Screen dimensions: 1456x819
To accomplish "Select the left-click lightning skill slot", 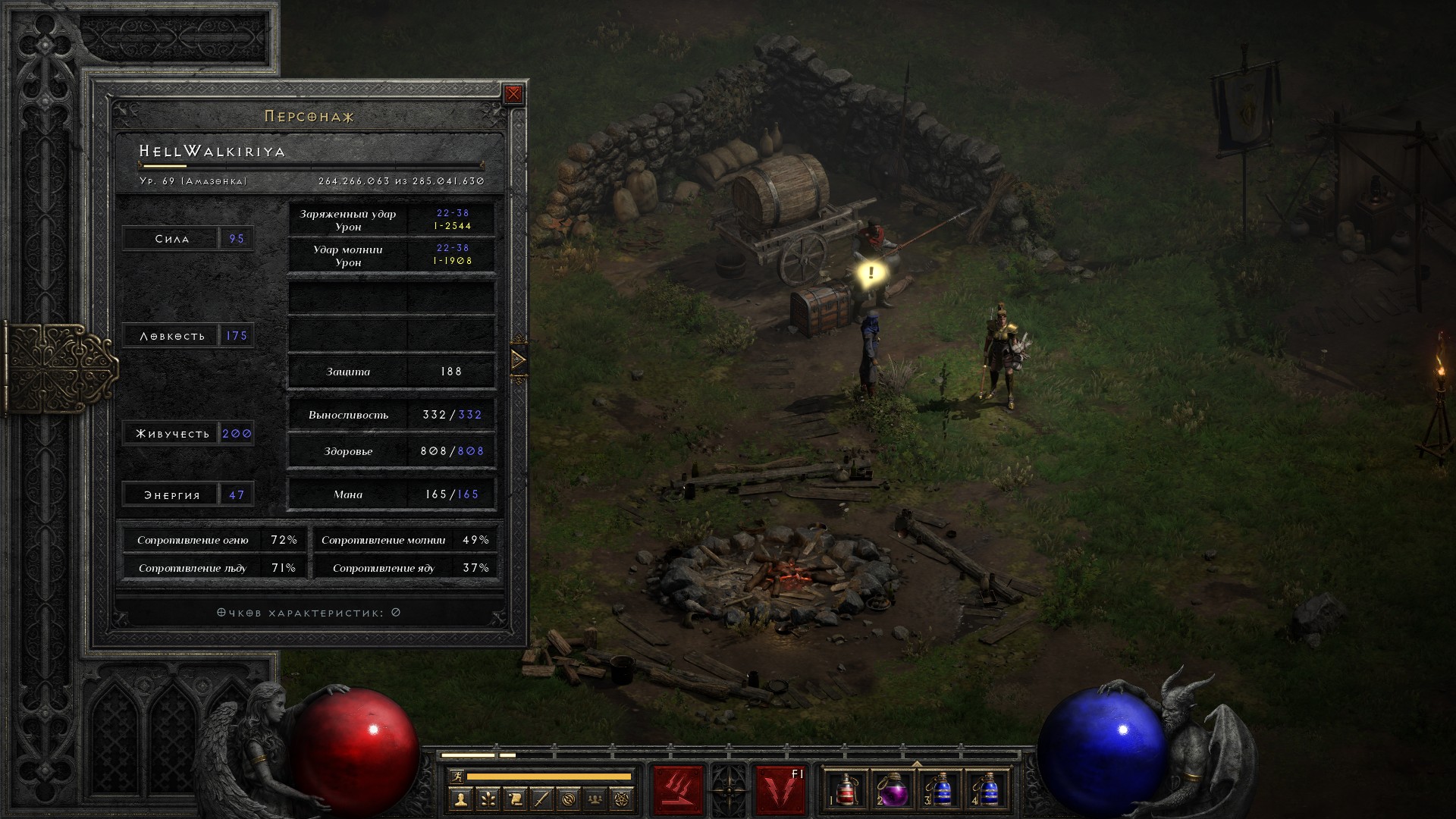I will [678, 790].
